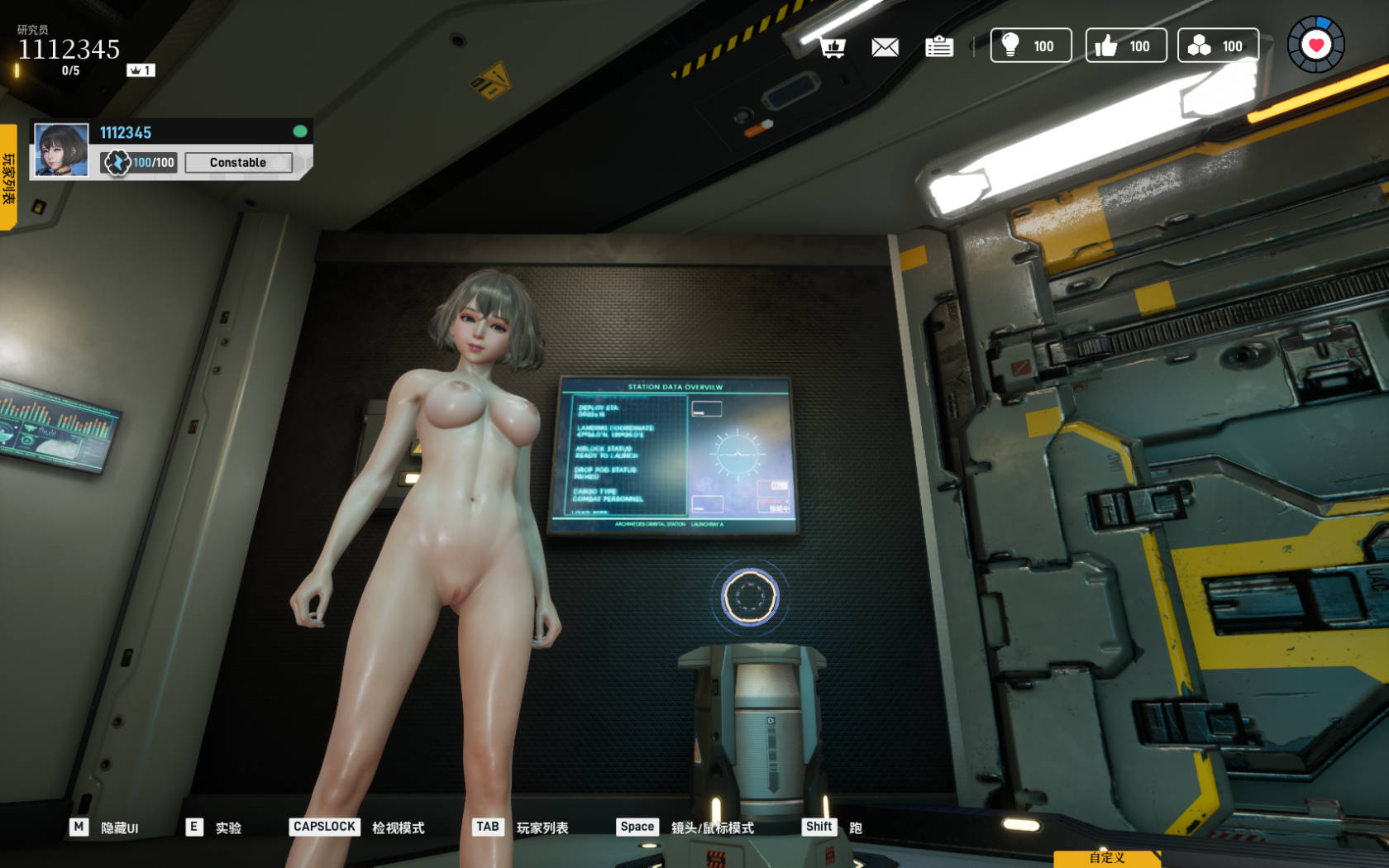Click the light bulb resource counter
The height and width of the screenshot is (868, 1389).
(x=1030, y=45)
